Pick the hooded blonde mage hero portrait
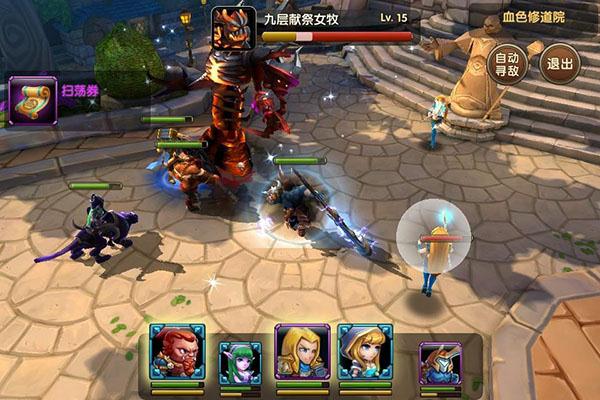This screenshot has height=400, width=600. coord(364,351)
